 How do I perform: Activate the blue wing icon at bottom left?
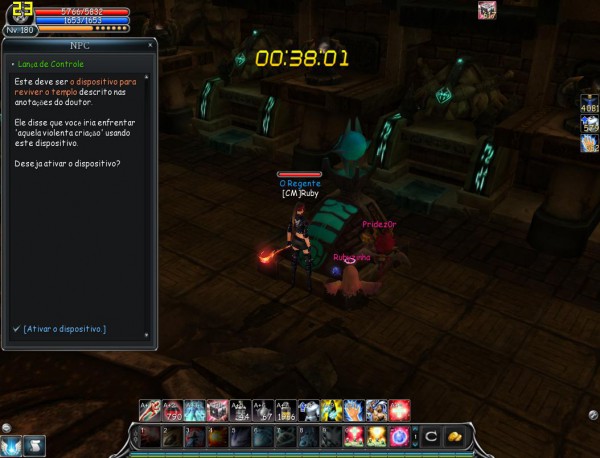click(x=13, y=446)
